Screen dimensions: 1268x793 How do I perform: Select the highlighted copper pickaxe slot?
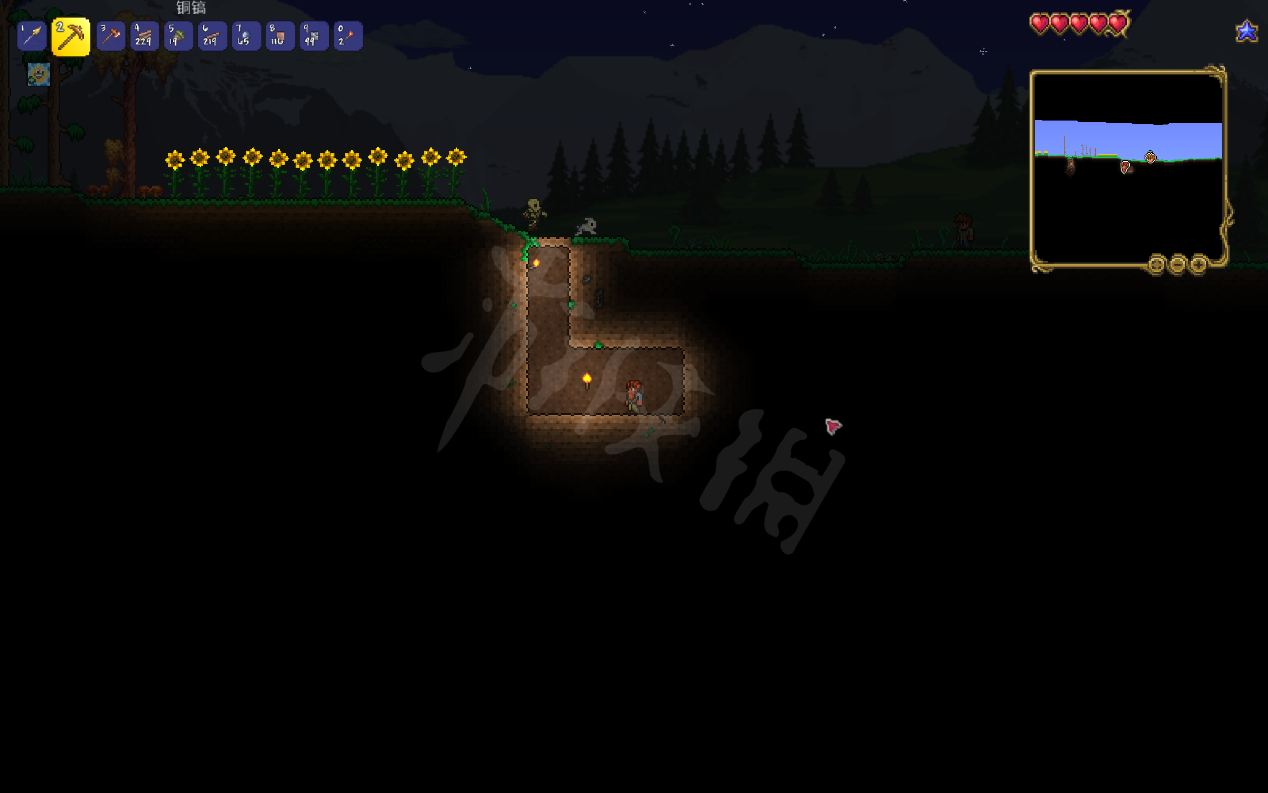pyautogui.click(x=70, y=37)
